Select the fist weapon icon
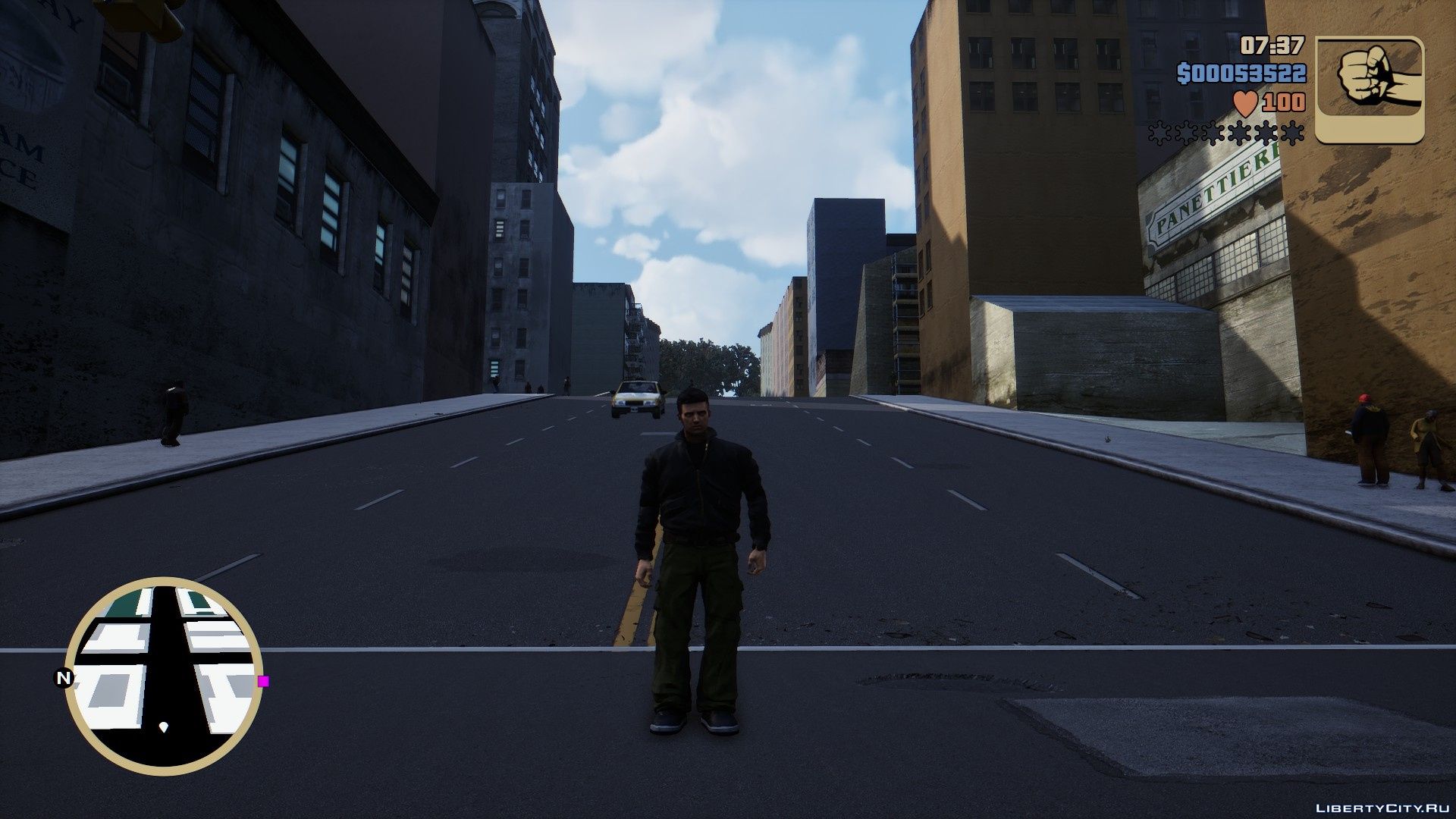This screenshot has height=819, width=1456. [1369, 89]
